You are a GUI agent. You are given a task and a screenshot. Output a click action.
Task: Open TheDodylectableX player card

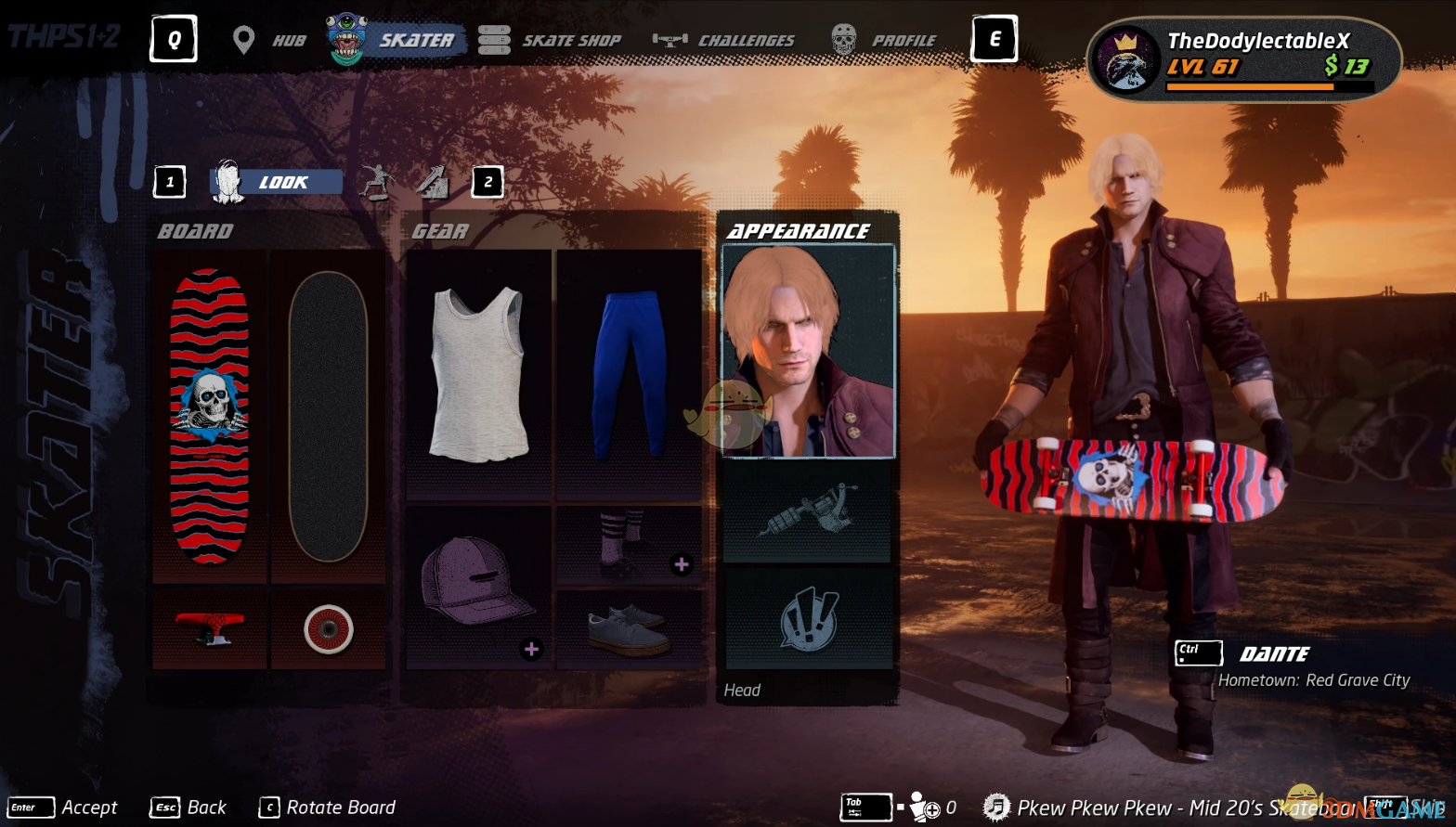1243,59
